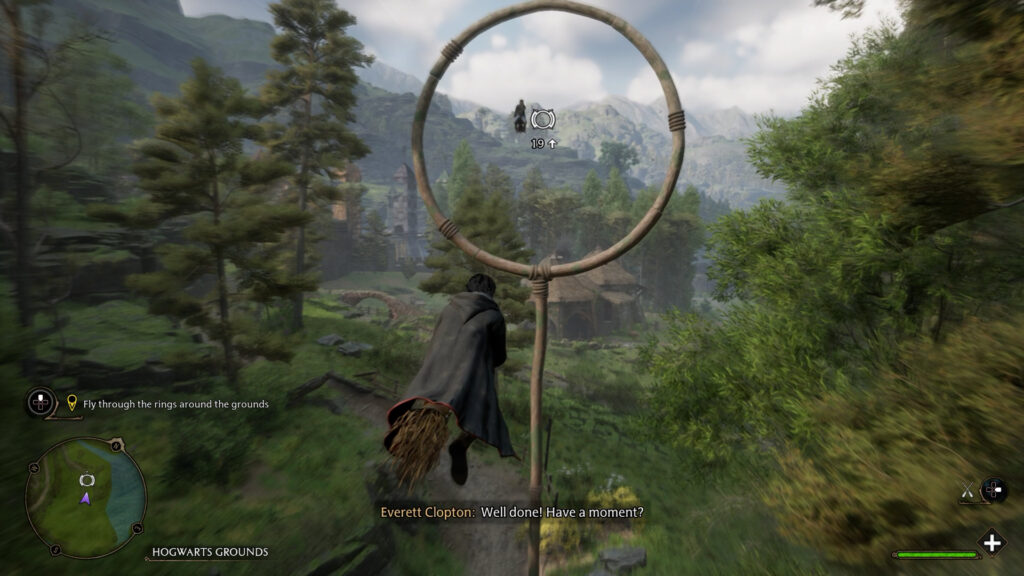Open the circular minimap

[x=86, y=497]
